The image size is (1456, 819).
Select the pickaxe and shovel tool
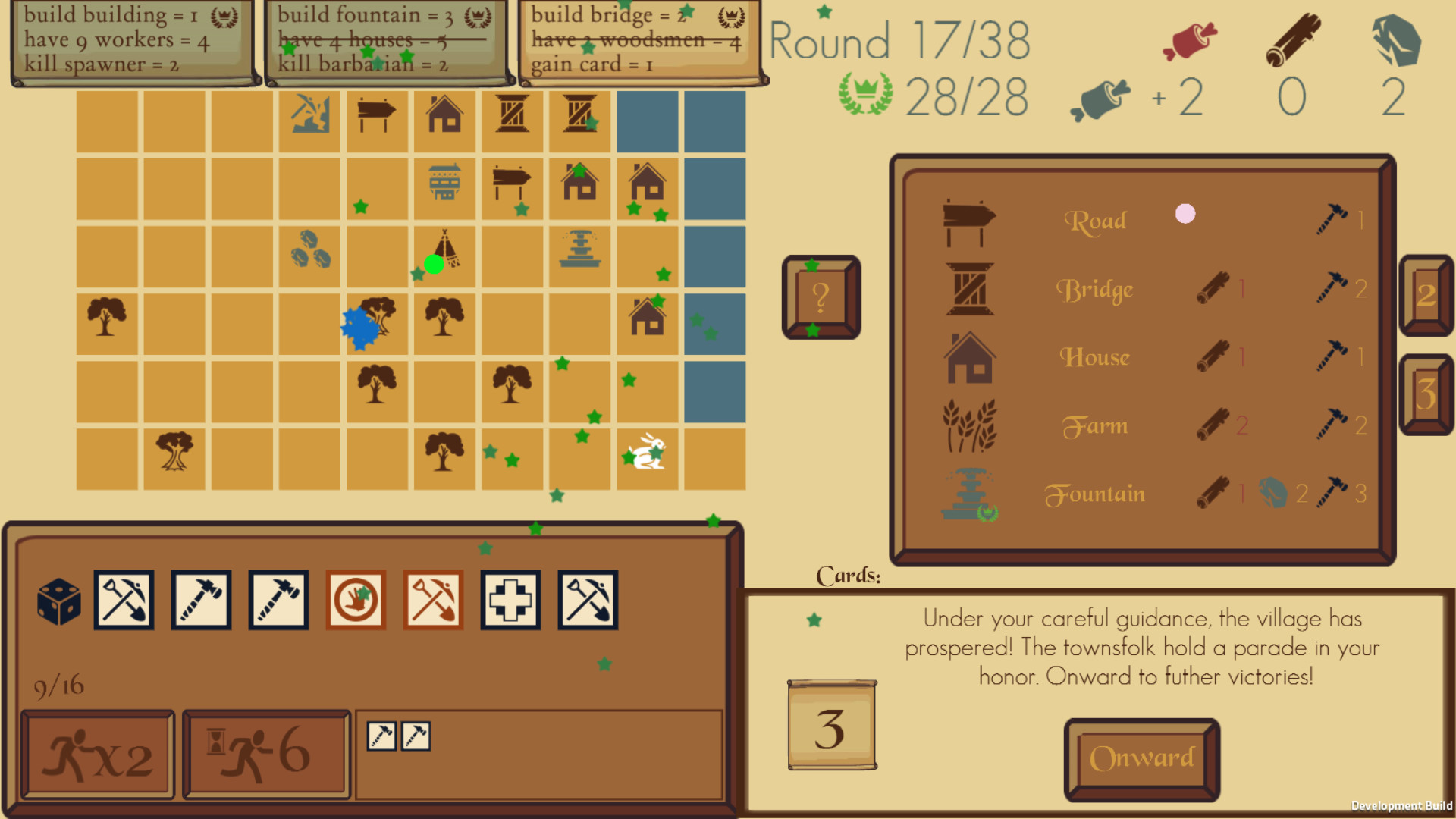tap(126, 599)
